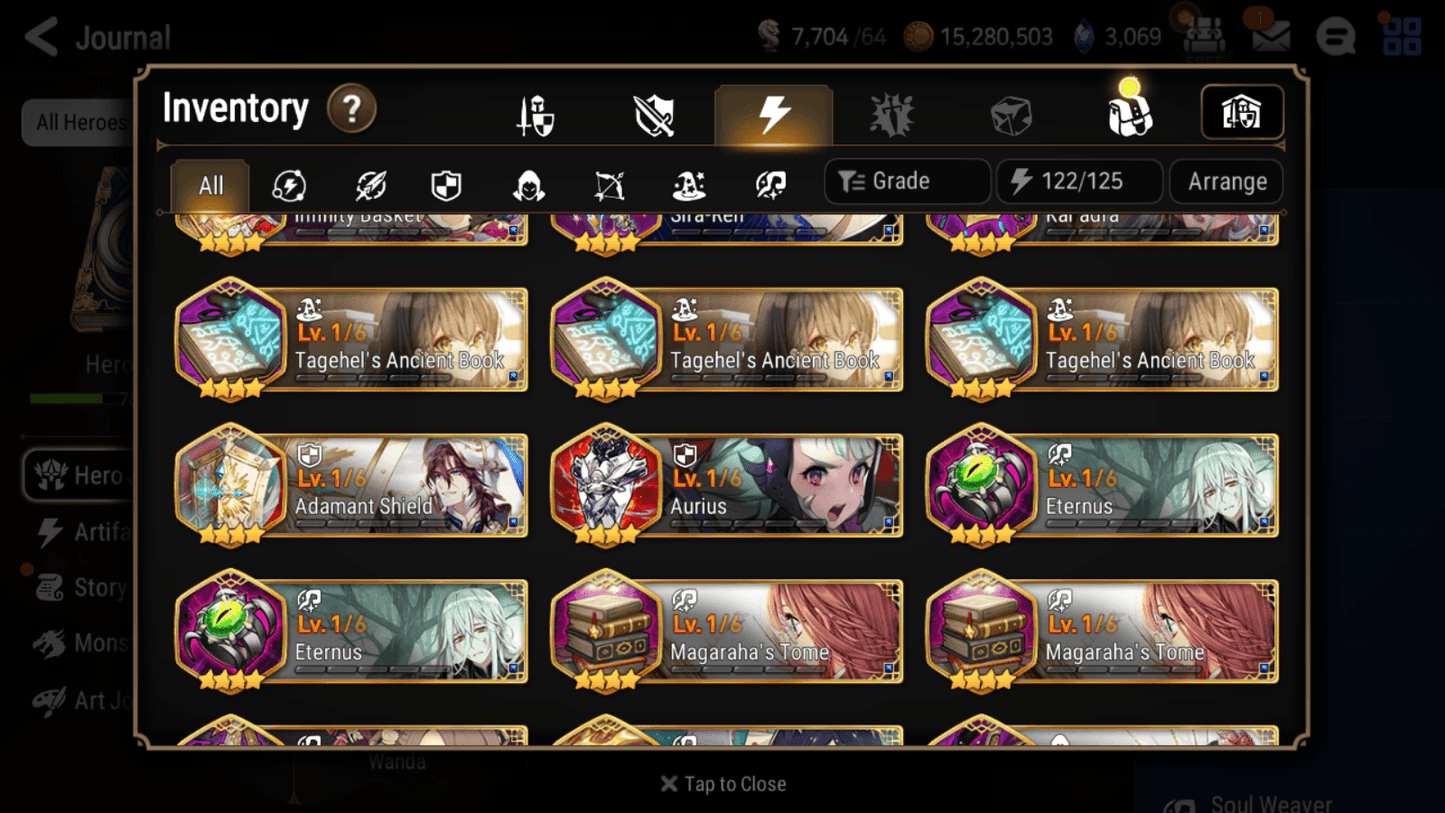Image resolution: width=1445 pixels, height=813 pixels.
Task: Select the Mage artifact class filter
Action: point(690,181)
